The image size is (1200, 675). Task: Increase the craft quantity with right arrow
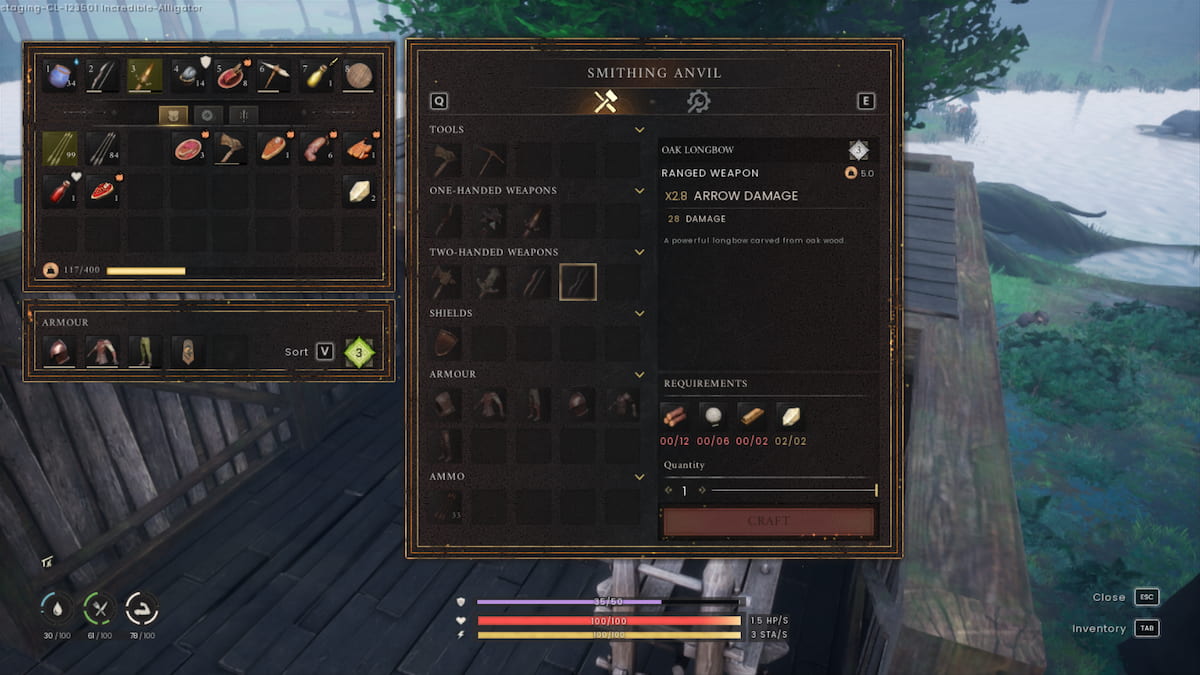point(702,490)
